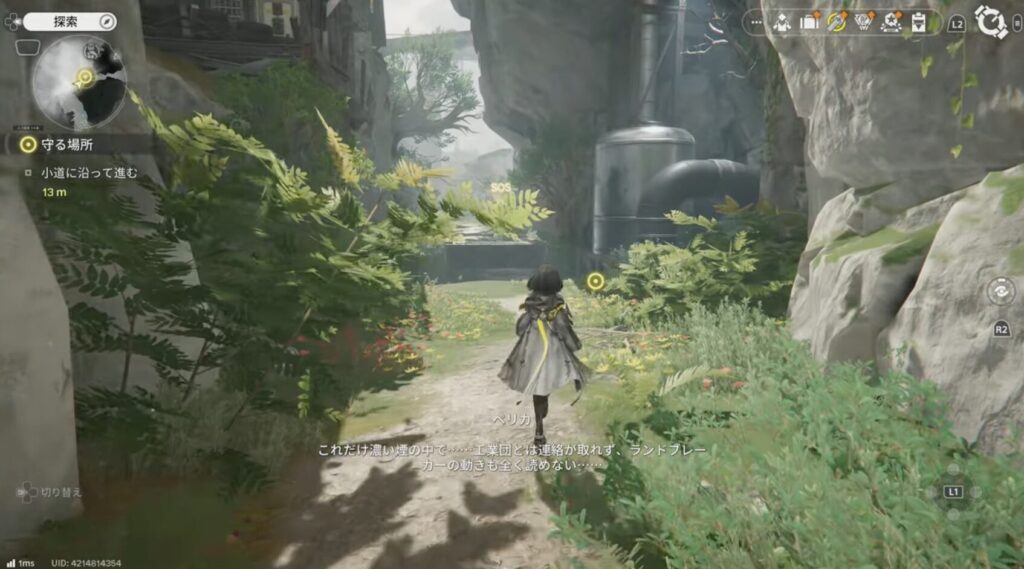Click the ellipsis more-options icon in top bar
Viewport: 1024px width, 569px height.
click(x=756, y=22)
